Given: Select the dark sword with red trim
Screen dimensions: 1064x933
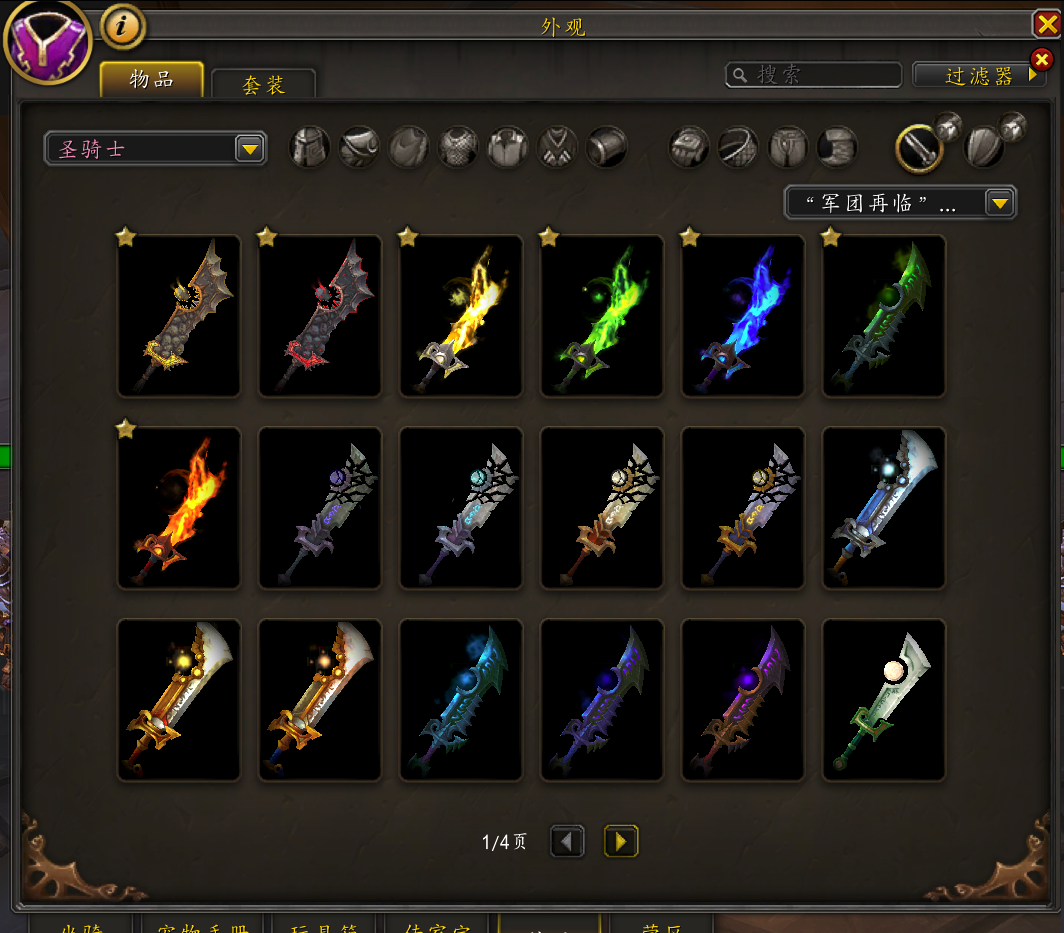Looking at the screenshot, I should [320, 316].
